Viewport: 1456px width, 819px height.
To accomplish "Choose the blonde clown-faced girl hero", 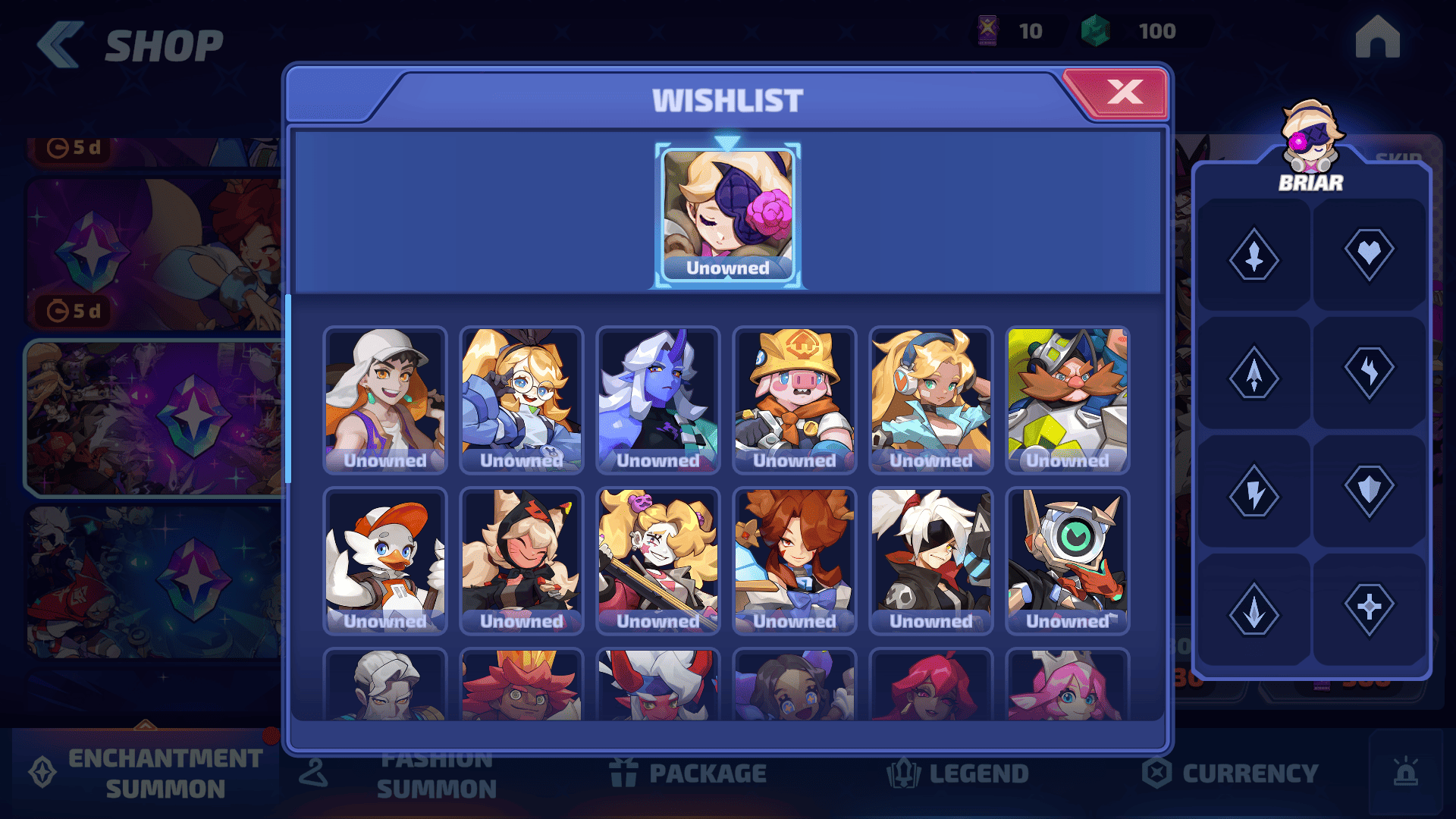I will pyautogui.click(x=658, y=560).
